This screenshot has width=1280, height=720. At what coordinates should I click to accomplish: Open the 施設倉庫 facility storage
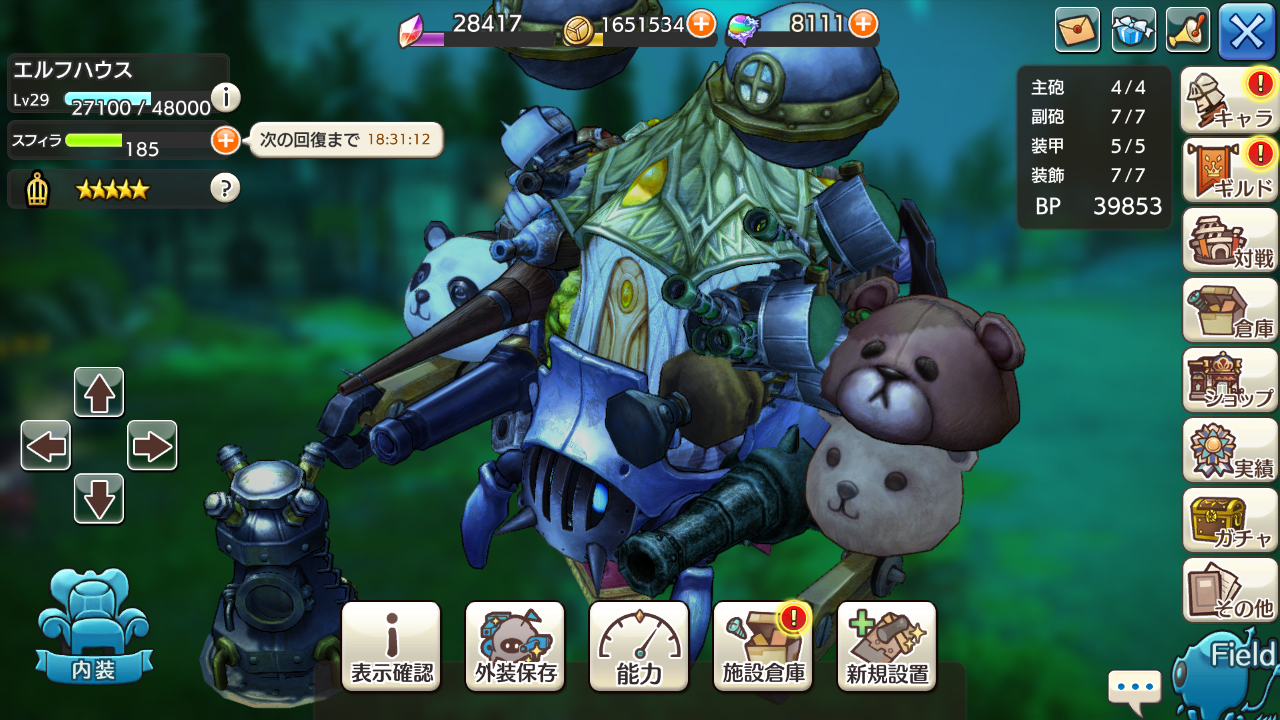[762, 645]
